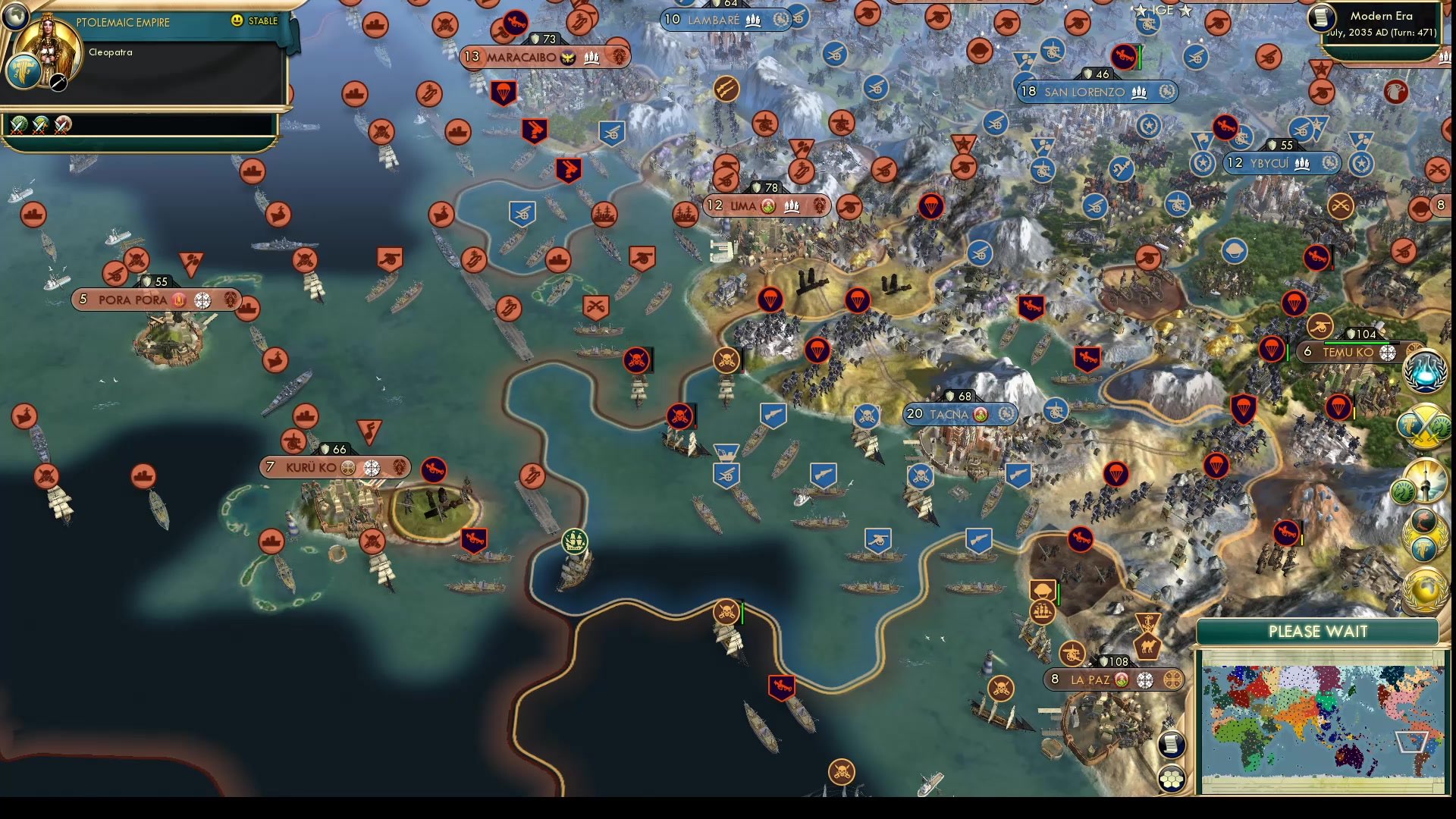Click the anchor harbor icon near La Paz
Image resolution: width=1456 pixels, height=819 pixels.
click(x=1148, y=622)
